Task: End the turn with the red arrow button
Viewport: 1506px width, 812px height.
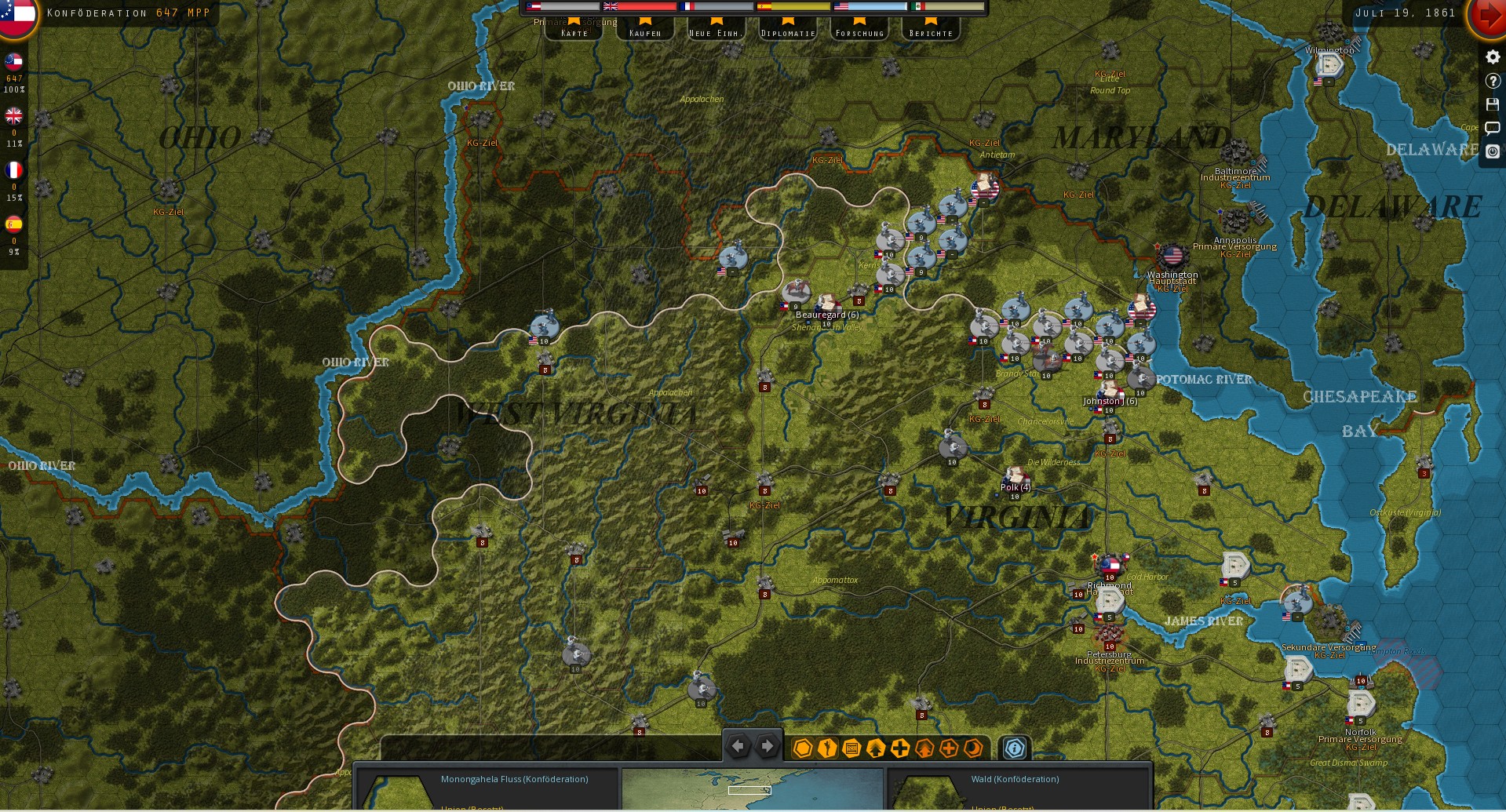Action: 1486,16
